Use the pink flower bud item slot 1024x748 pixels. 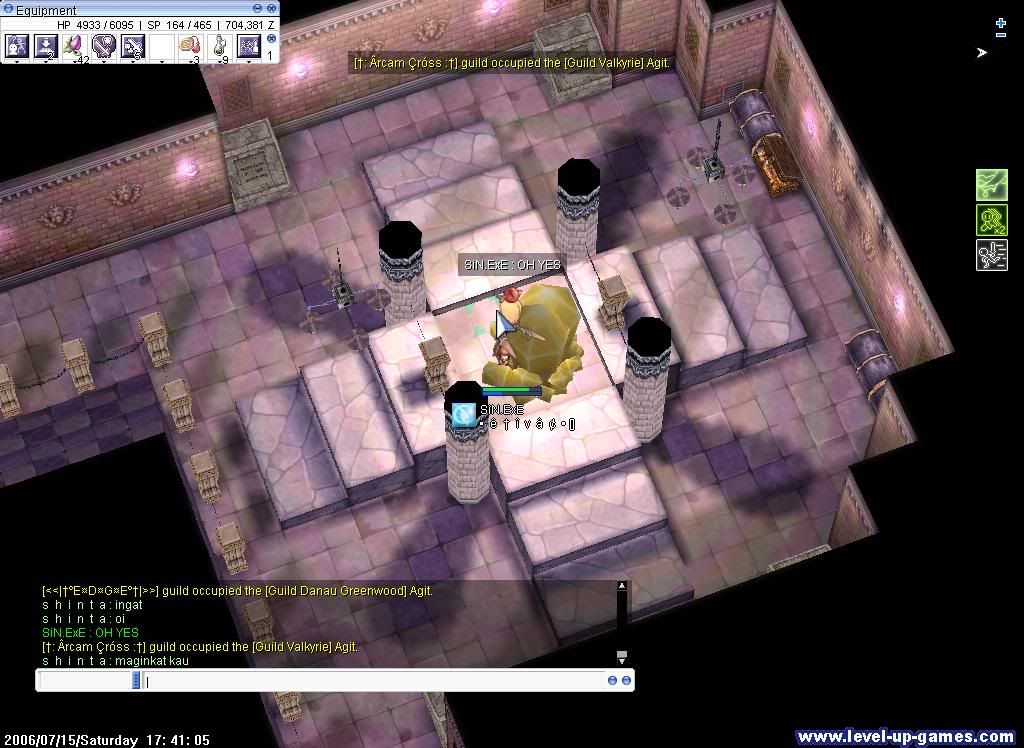click(x=74, y=45)
